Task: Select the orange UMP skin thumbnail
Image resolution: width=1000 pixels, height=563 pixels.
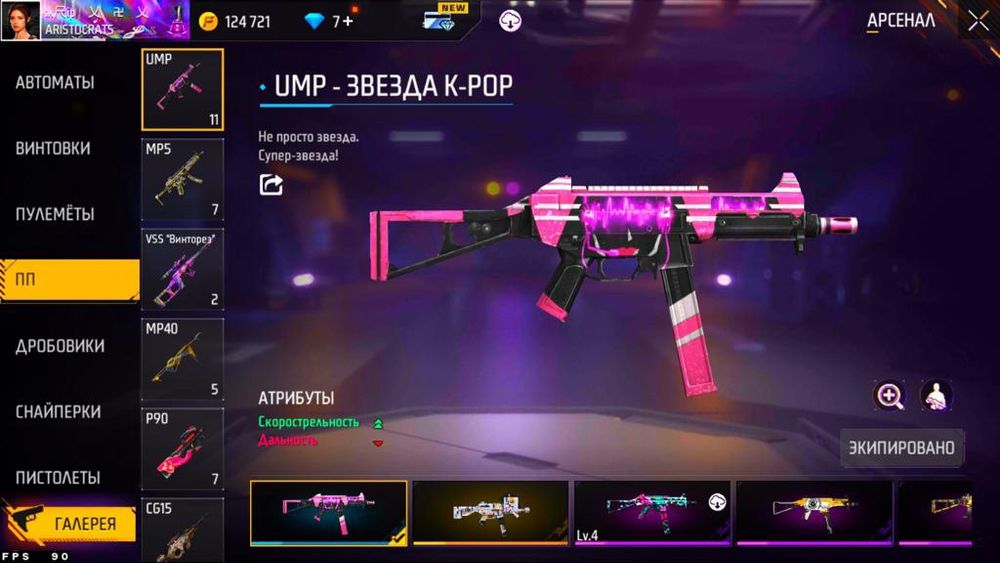Action: [x=814, y=512]
